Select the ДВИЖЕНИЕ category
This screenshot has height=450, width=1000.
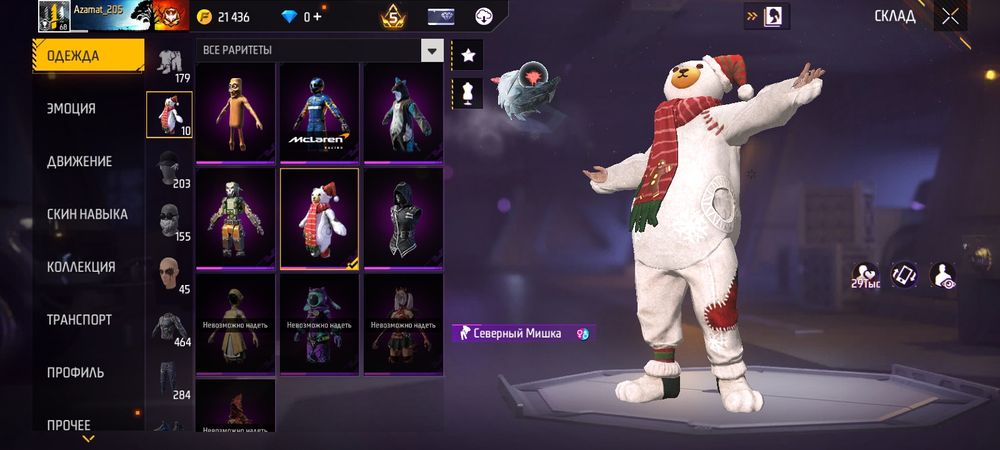click(x=79, y=161)
